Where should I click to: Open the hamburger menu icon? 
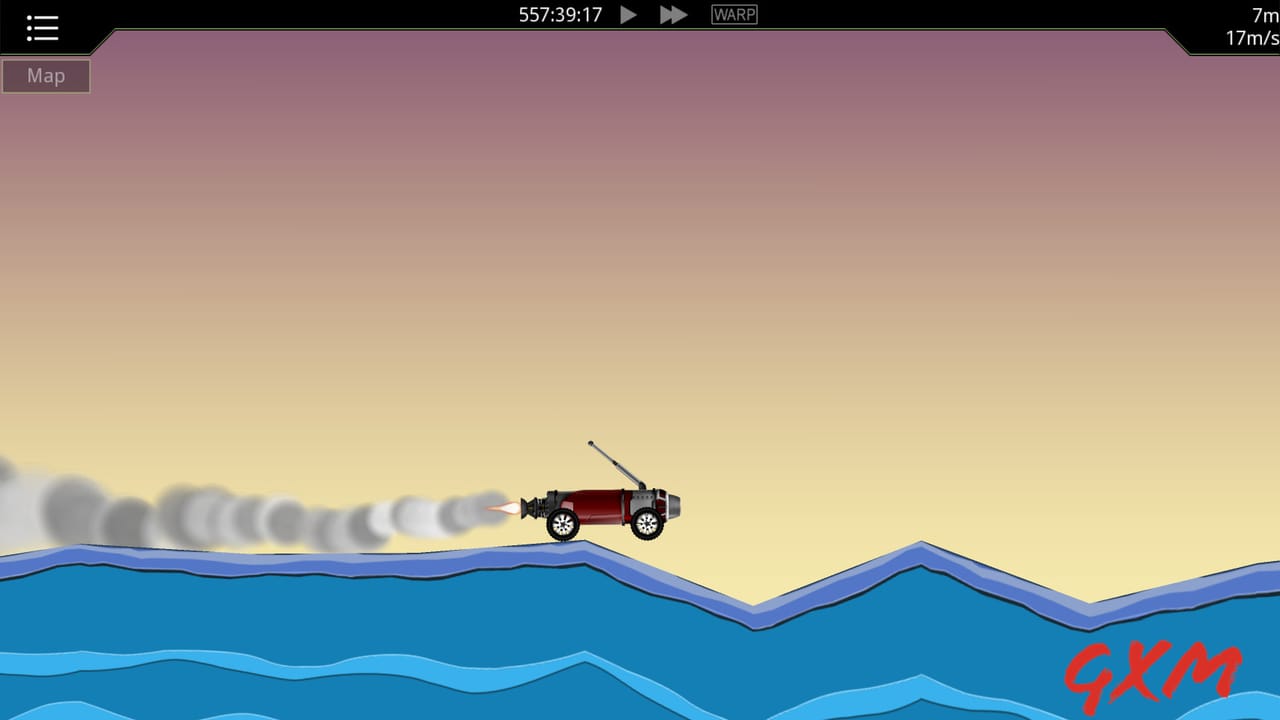tap(41, 27)
